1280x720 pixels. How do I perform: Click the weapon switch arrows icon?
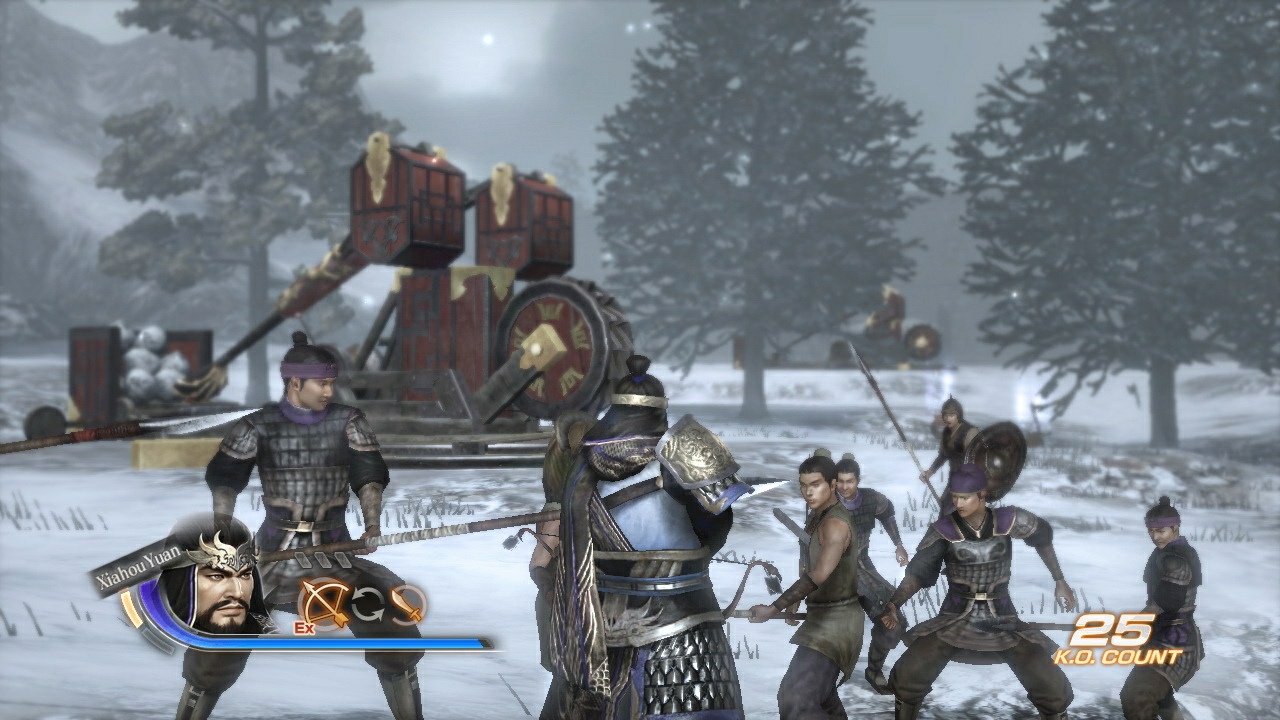click(367, 604)
